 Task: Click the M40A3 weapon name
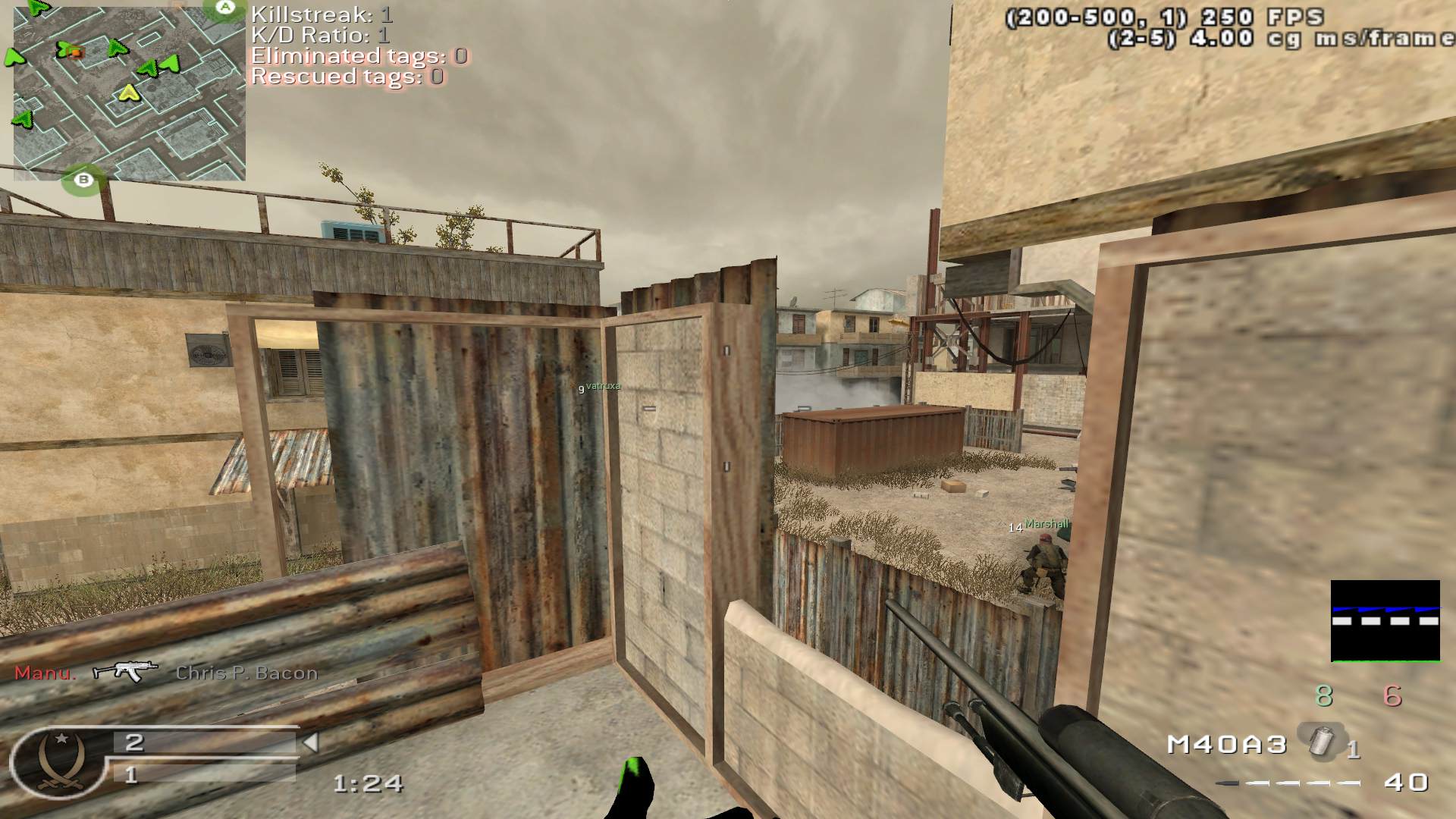click(x=1226, y=745)
